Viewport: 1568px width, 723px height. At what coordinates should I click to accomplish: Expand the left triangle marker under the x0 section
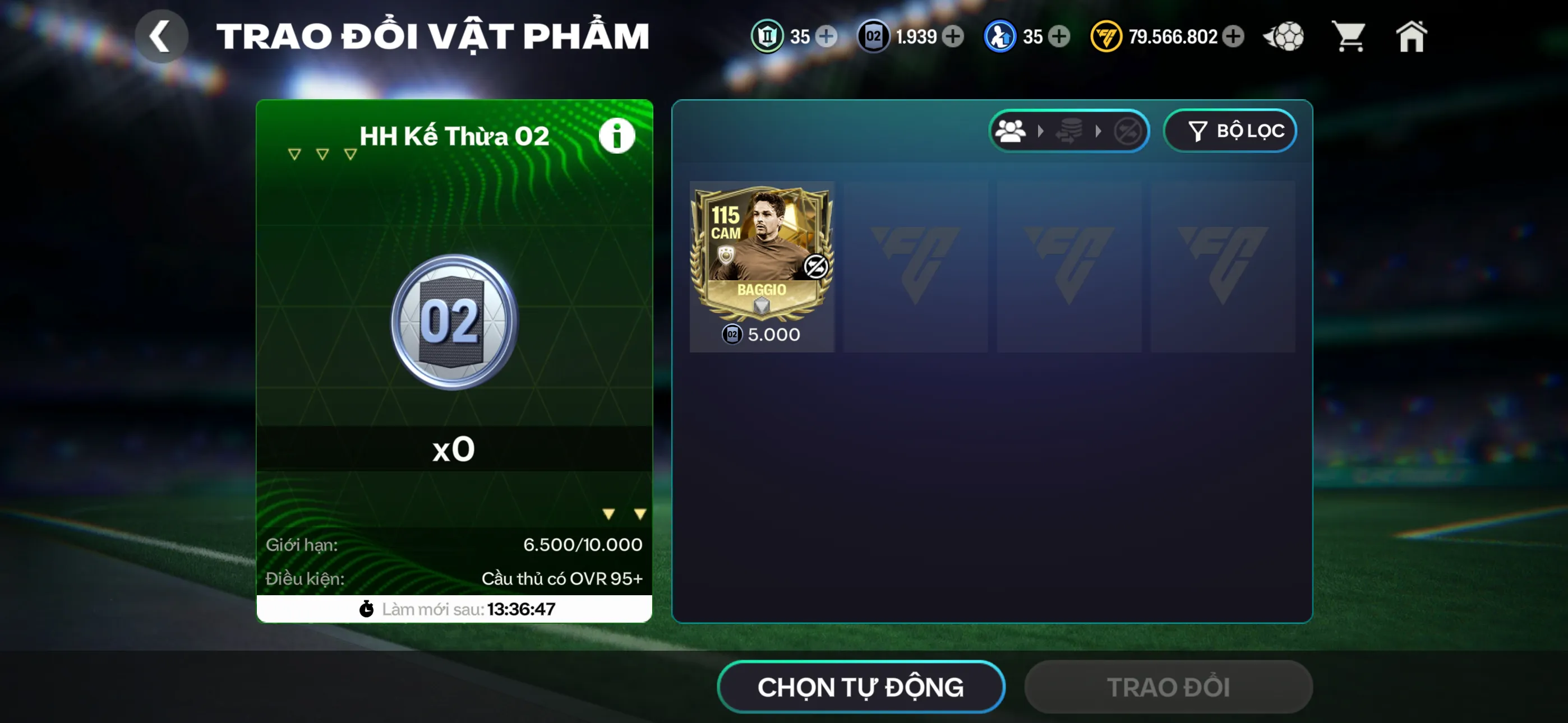(608, 512)
